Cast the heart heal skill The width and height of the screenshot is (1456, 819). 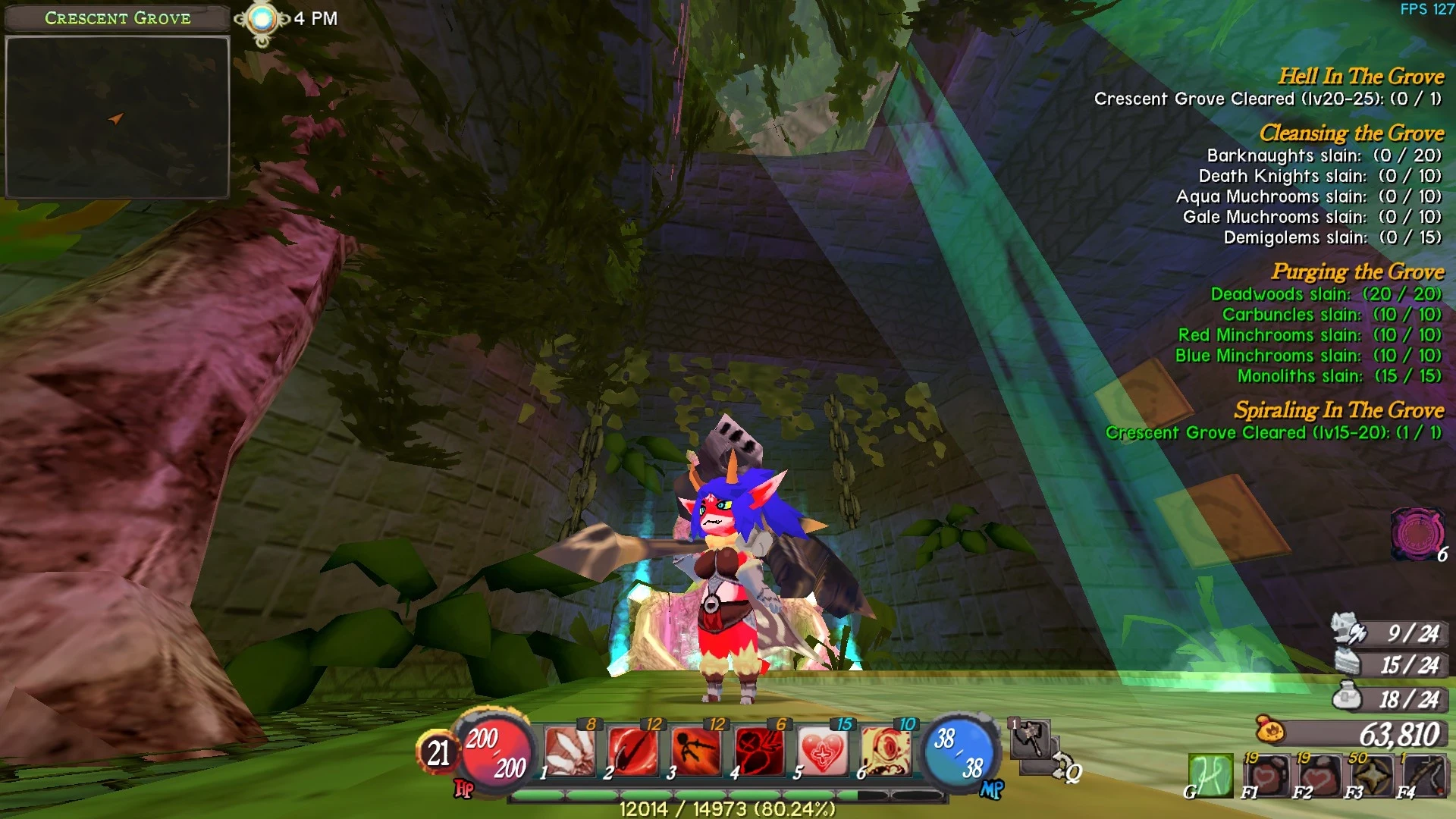tap(823, 752)
